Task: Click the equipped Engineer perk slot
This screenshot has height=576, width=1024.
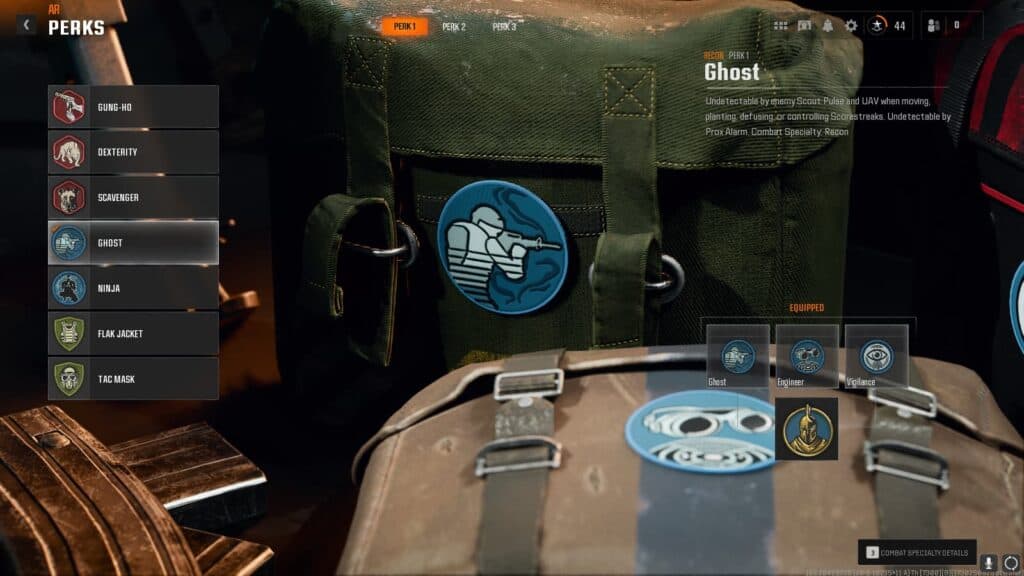Action: point(807,356)
